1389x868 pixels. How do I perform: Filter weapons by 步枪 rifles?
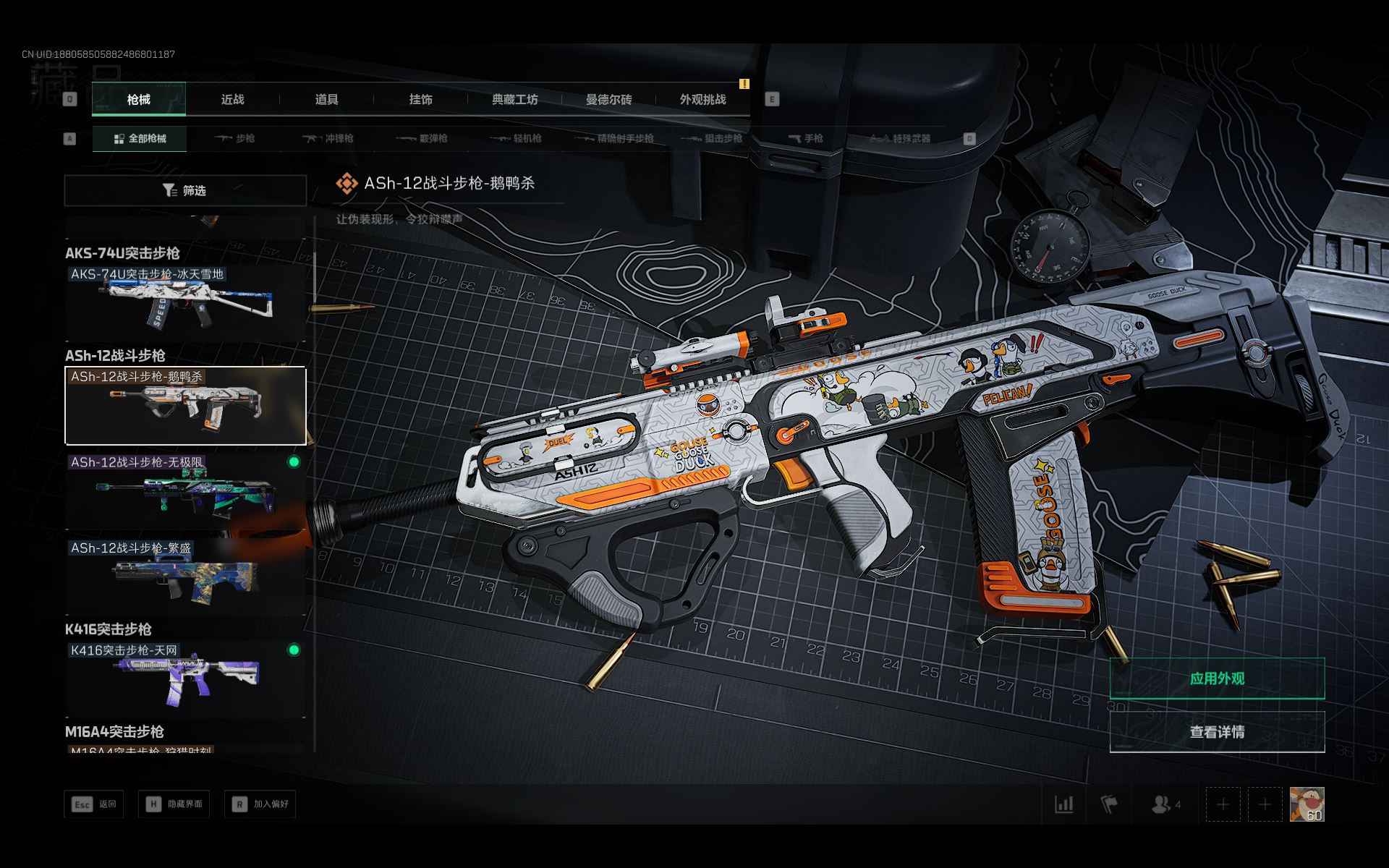coord(235,138)
